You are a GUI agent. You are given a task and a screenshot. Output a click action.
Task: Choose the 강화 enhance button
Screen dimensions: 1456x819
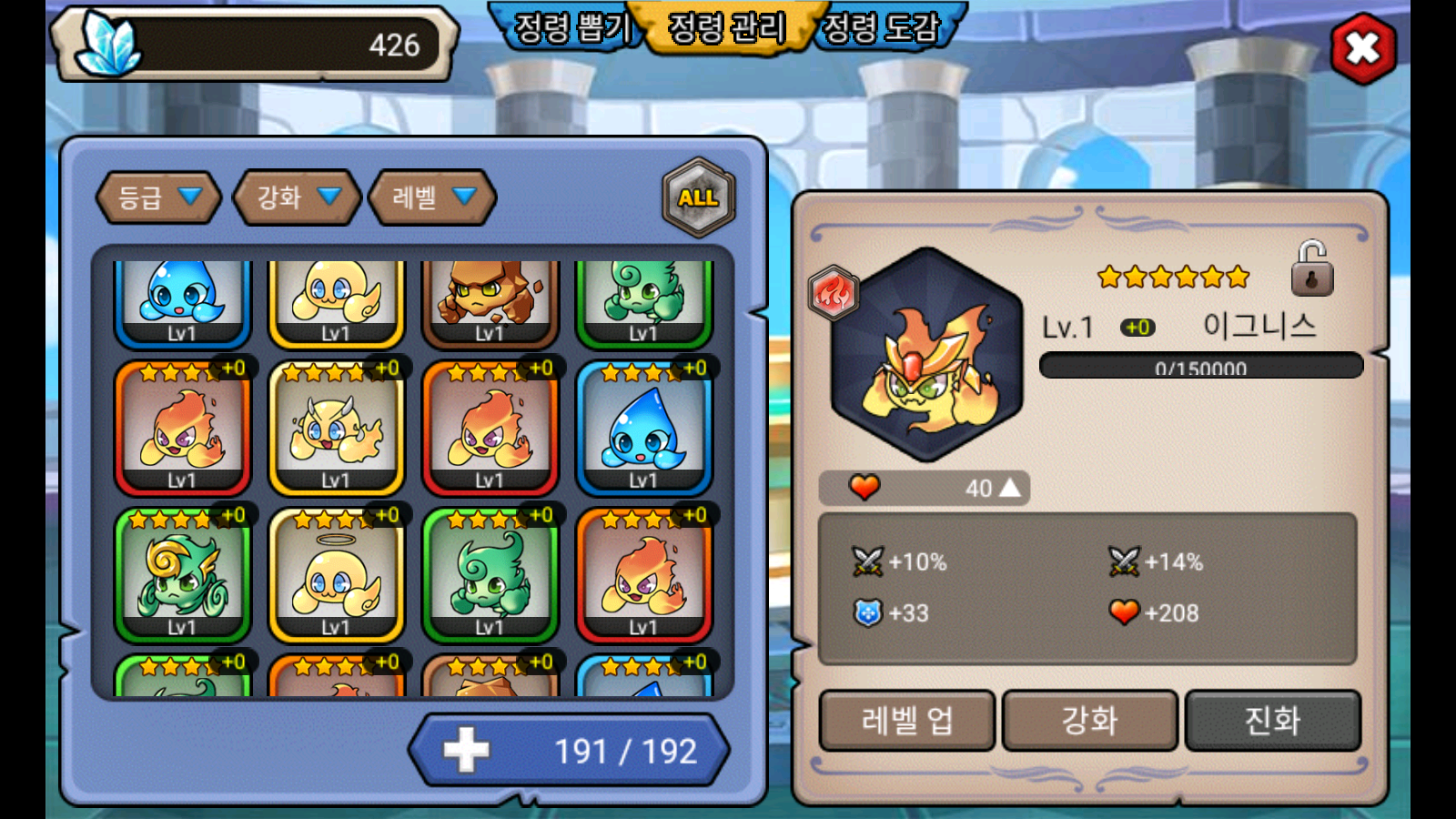[1089, 721]
